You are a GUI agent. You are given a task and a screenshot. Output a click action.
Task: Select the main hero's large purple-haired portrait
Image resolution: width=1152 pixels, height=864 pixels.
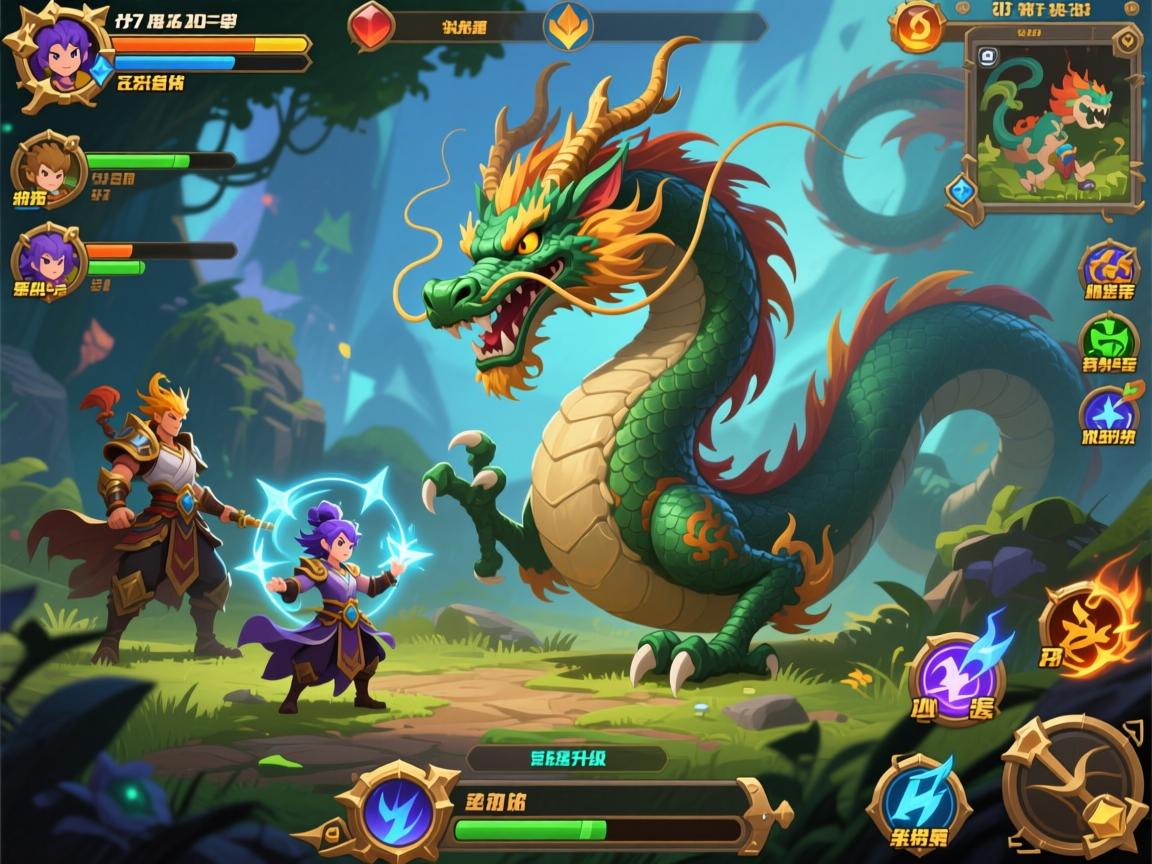tap(59, 50)
